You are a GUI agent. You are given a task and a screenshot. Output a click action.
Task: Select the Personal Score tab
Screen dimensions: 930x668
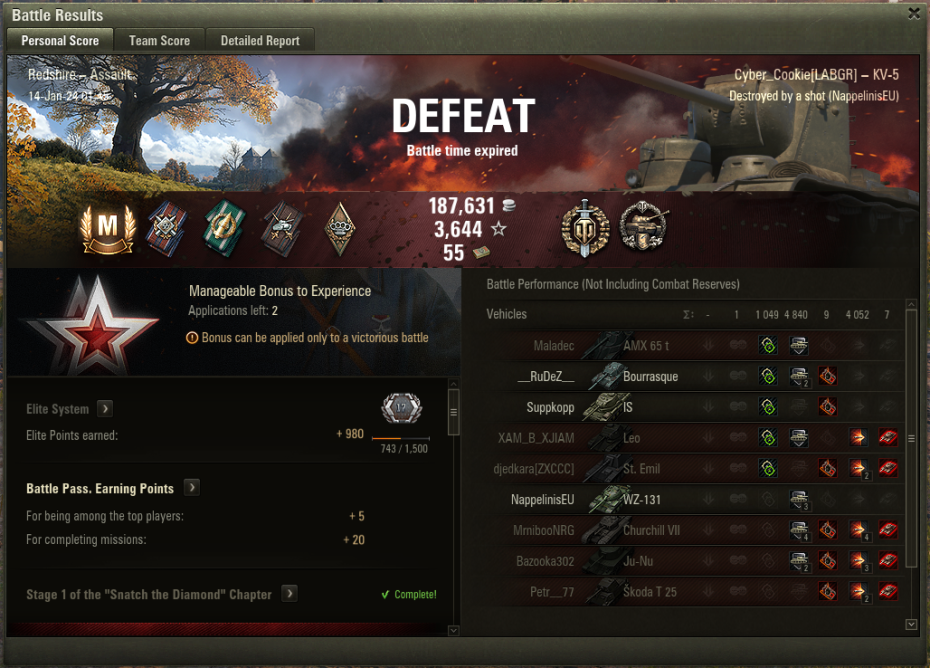pos(60,41)
